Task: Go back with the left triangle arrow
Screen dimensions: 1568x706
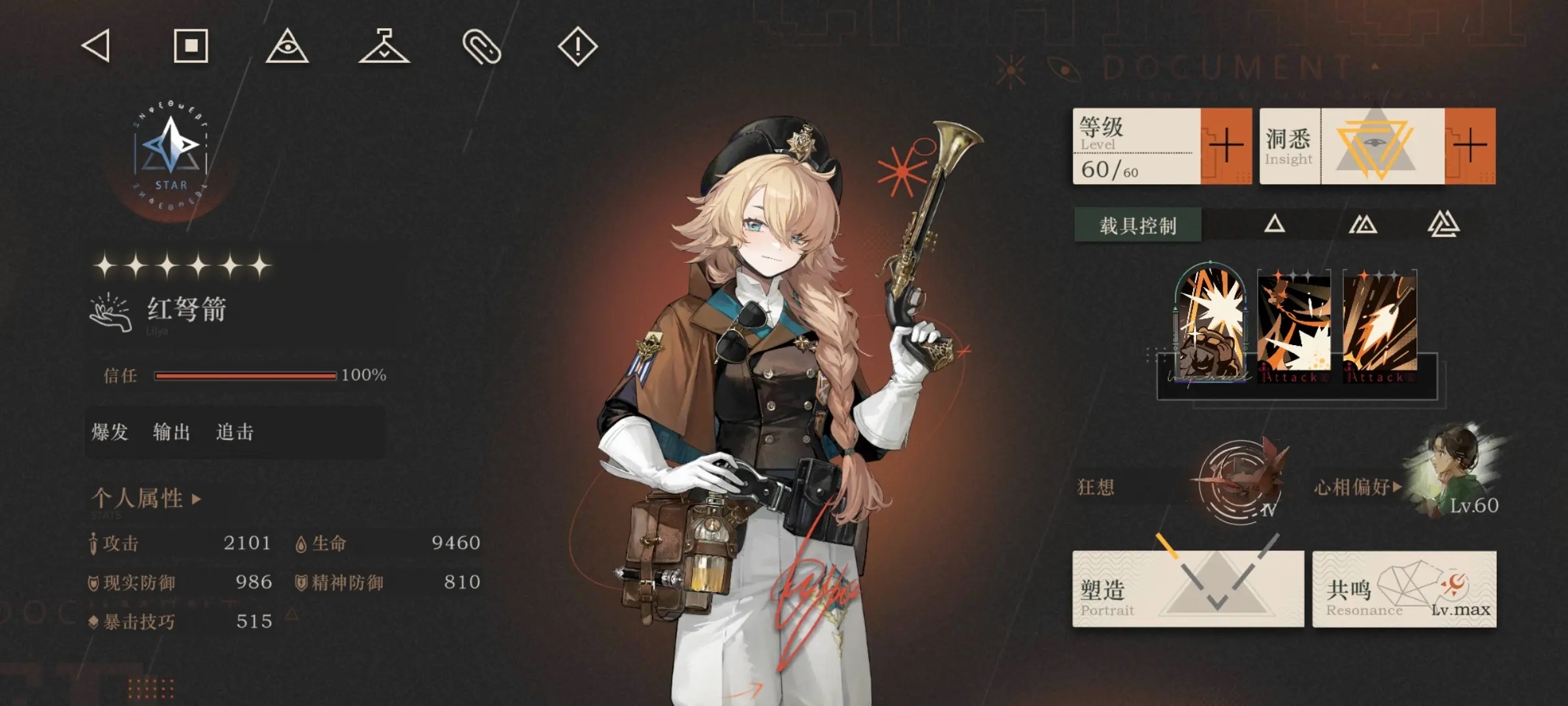Action: (97, 46)
